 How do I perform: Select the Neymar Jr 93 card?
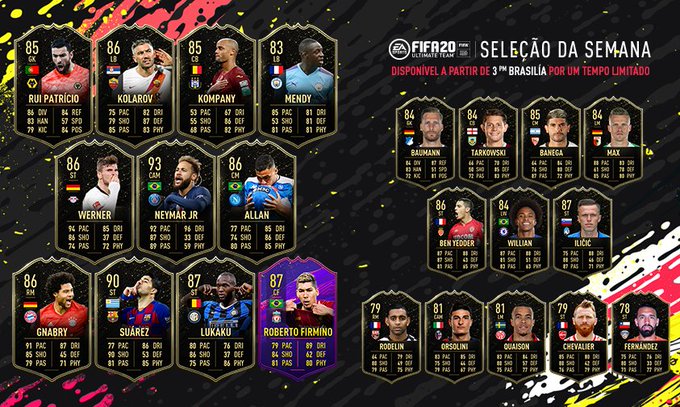[x=175, y=198]
